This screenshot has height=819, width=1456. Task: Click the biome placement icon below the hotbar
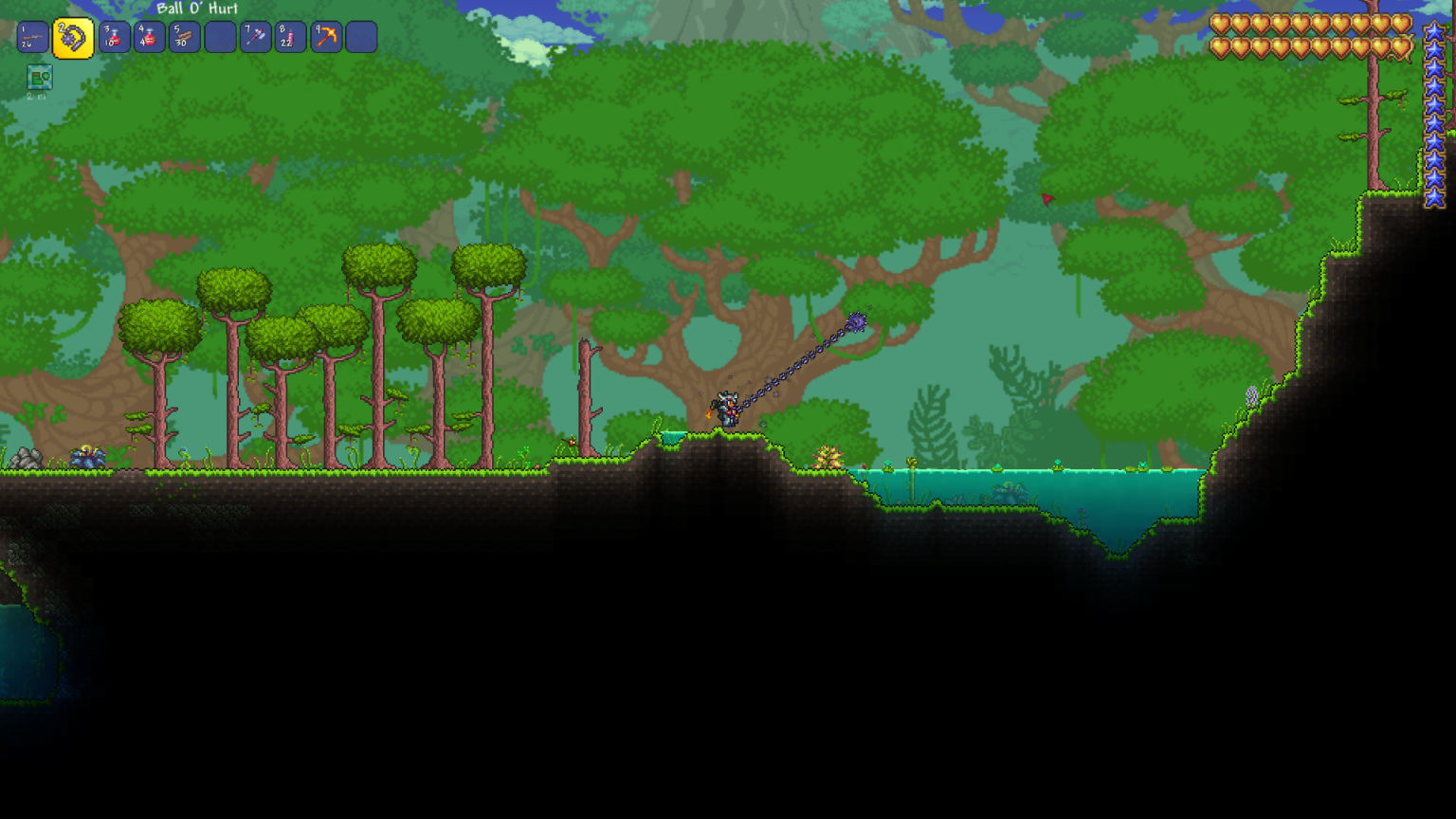click(39, 79)
